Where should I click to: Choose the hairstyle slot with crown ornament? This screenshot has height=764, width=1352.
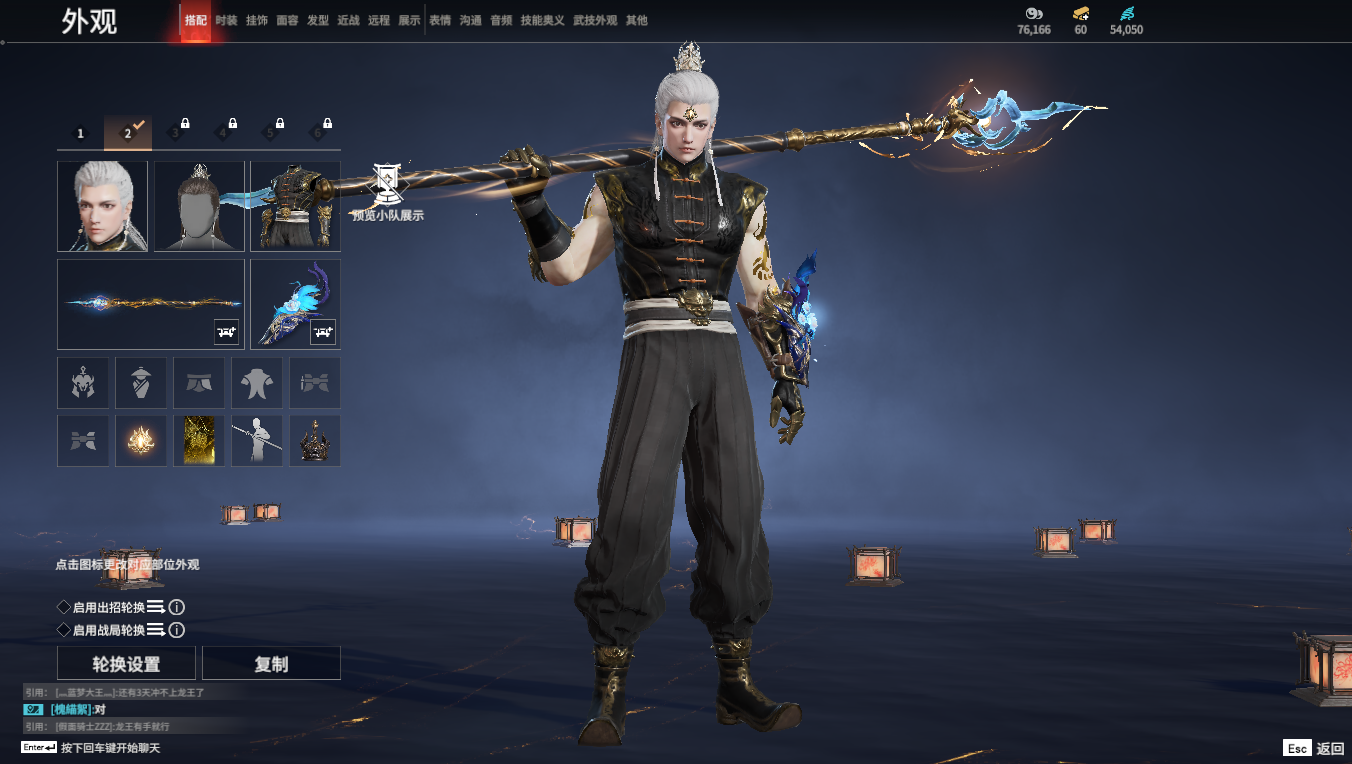pyautogui.click(x=199, y=206)
